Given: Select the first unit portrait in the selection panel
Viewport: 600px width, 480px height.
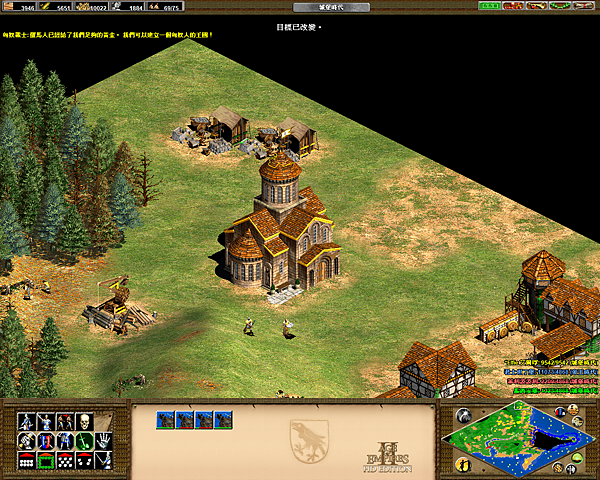Looking at the screenshot, I should coord(165,420).
